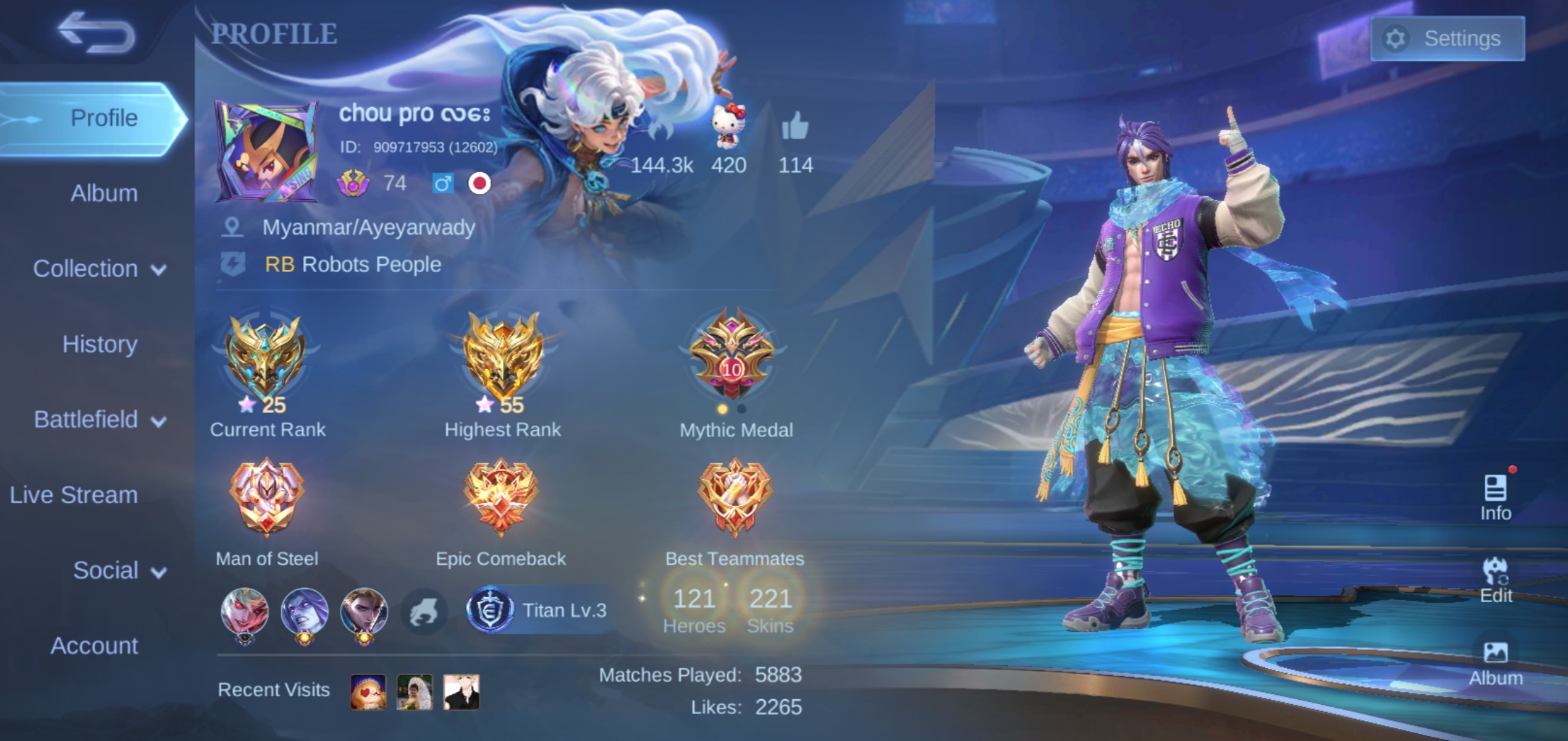This screenshot has width=1568, height=741.
Task: Go back using the return arrow
Action: click(97, 33)
